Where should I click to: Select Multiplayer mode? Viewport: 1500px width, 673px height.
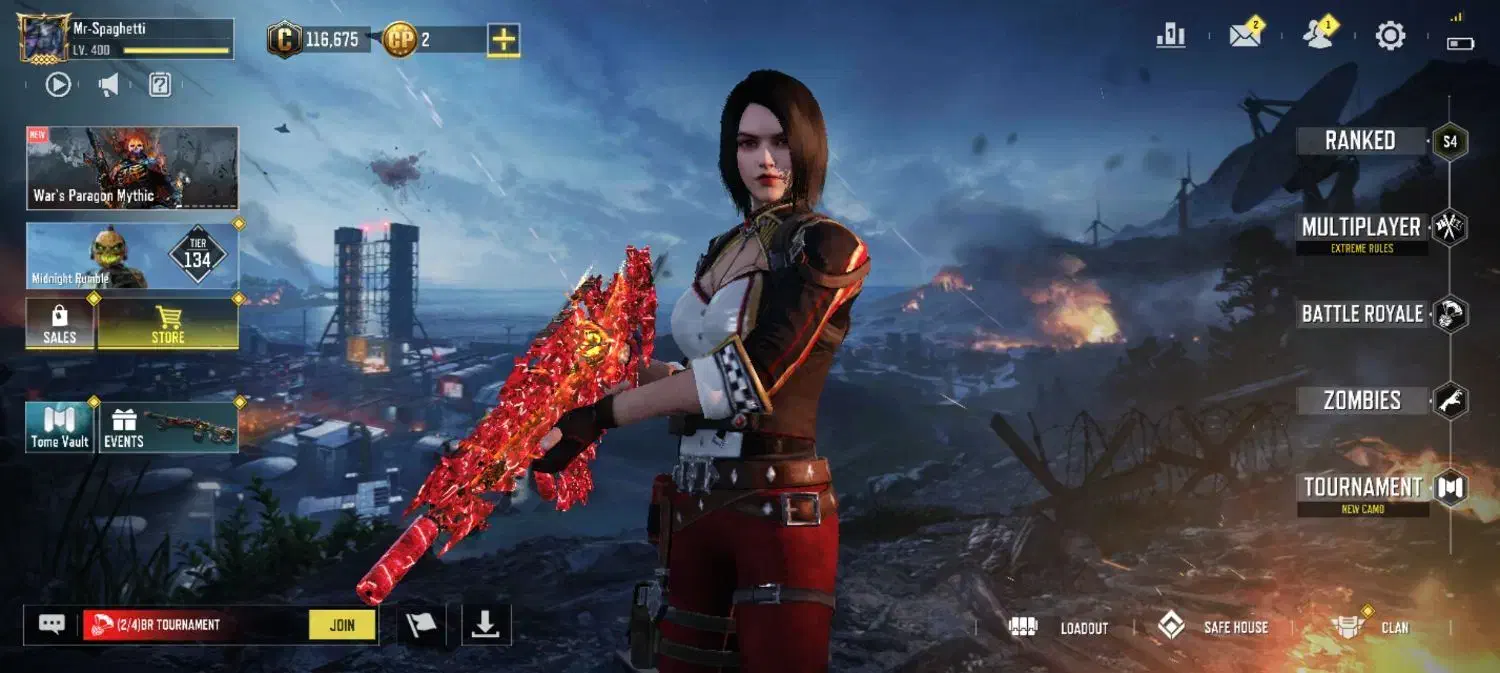tap(1362, 228)
